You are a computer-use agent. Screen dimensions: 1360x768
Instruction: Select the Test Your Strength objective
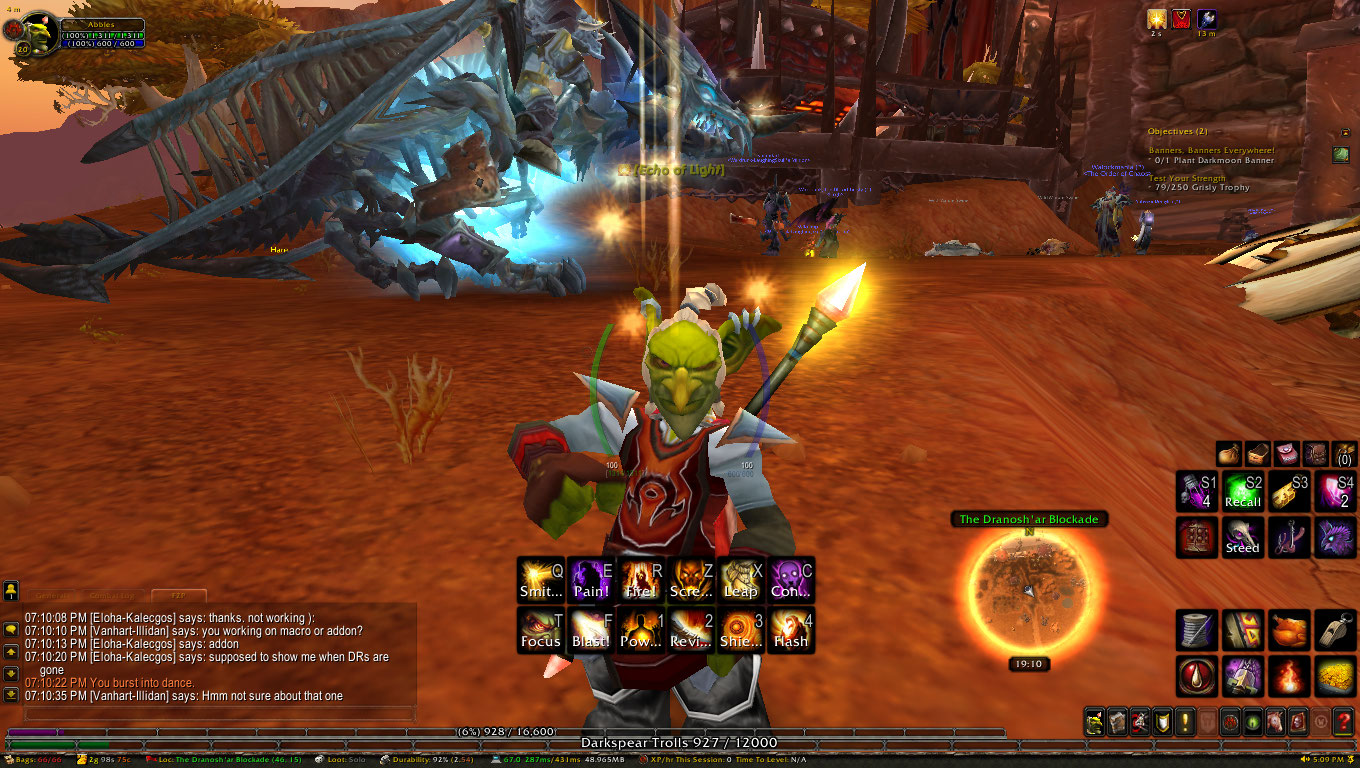pyautogui.click(x=1187, y=178)
